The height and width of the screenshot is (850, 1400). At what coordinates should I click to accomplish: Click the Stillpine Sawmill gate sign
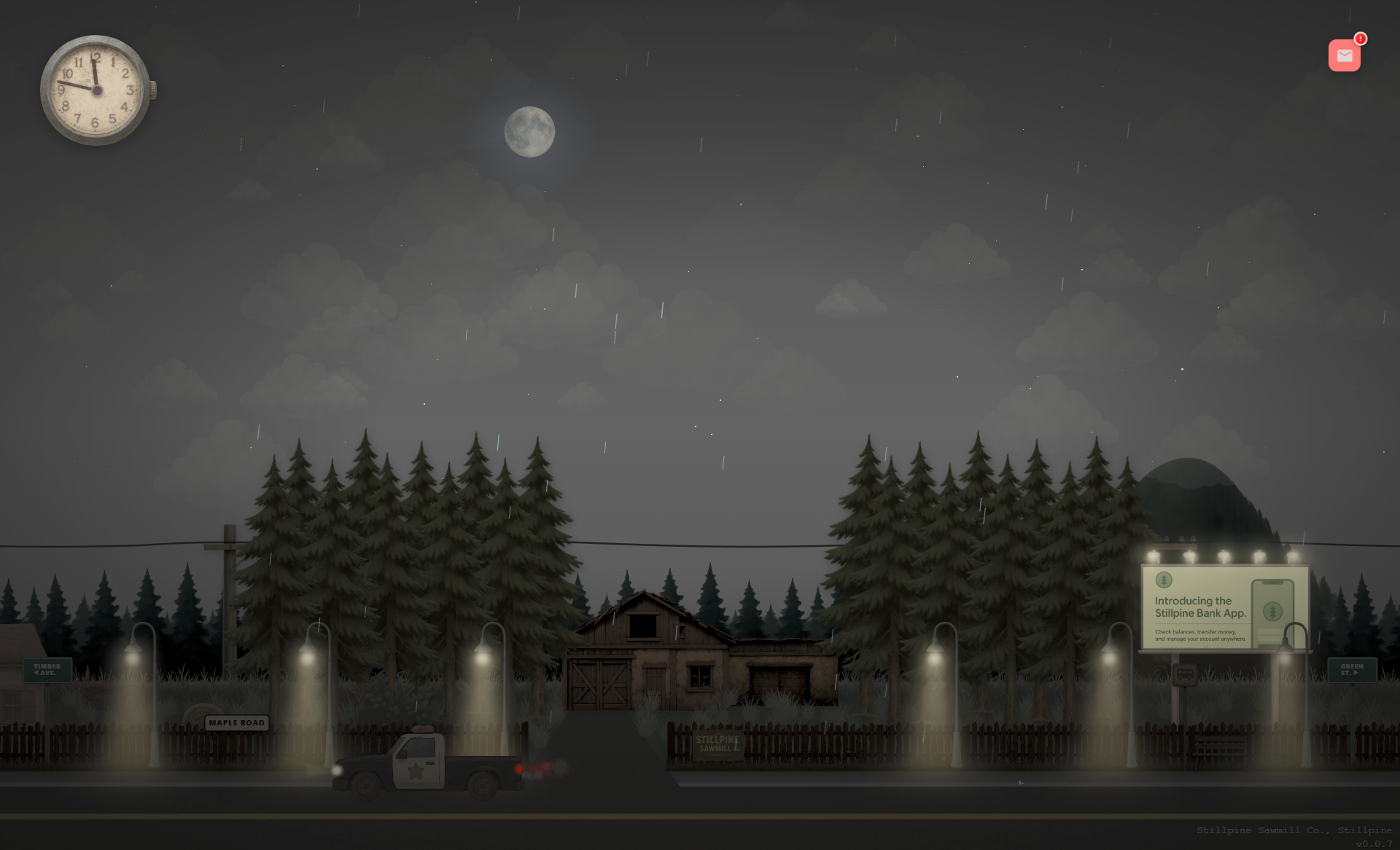point(716,745)
